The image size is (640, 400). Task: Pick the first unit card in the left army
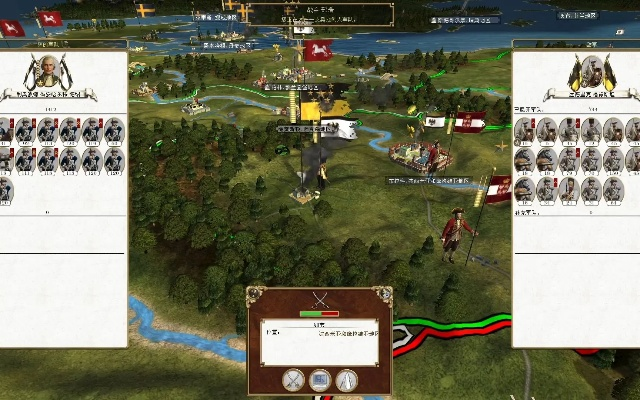click(5, 130)
